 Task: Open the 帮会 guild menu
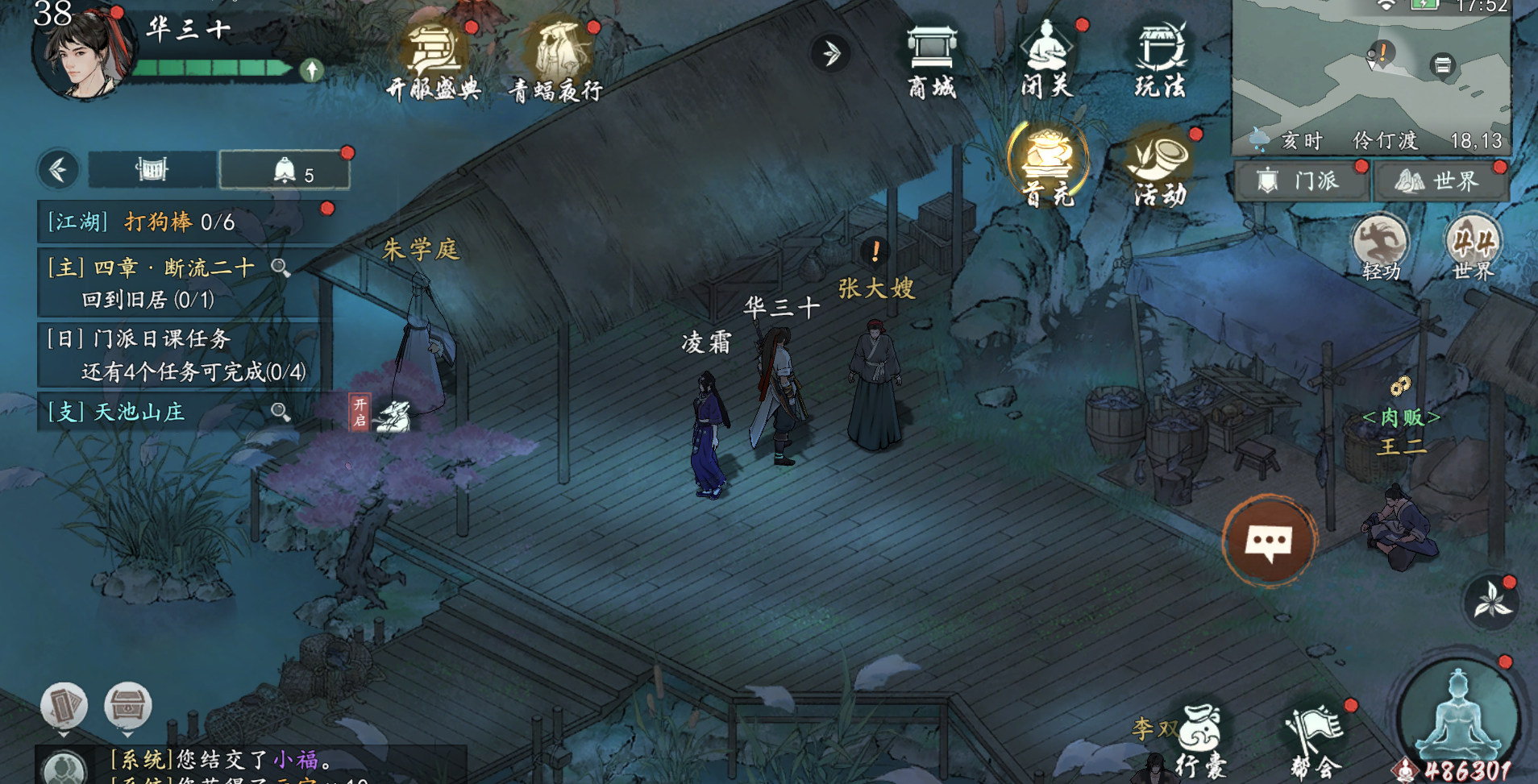pyautogui.click(x=1316, y=743)
